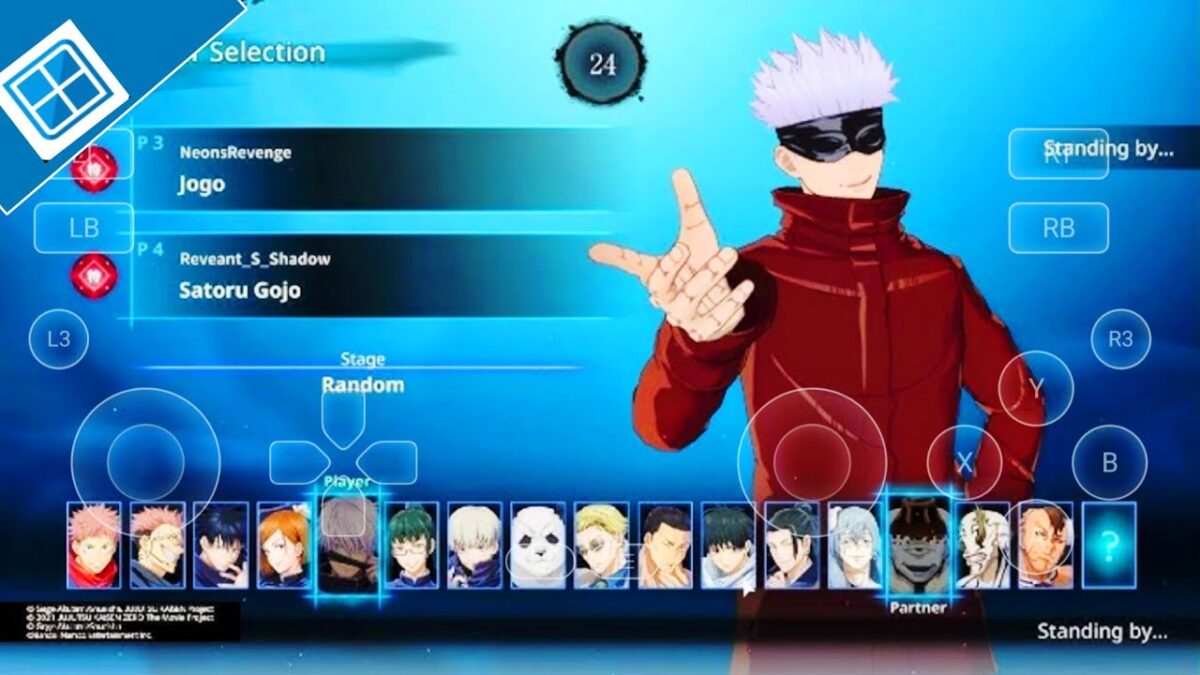Screen dimensions: 1200x675
Task: Open the Random stage selector
Action: coord(362,384)
